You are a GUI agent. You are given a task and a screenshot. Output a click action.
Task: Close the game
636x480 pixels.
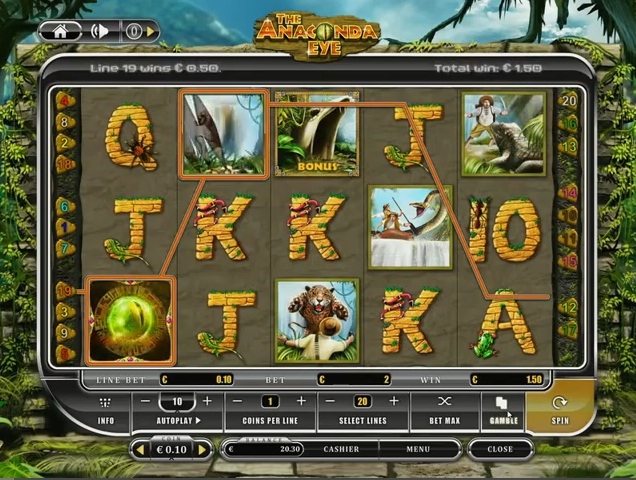(x=500, y=450)
